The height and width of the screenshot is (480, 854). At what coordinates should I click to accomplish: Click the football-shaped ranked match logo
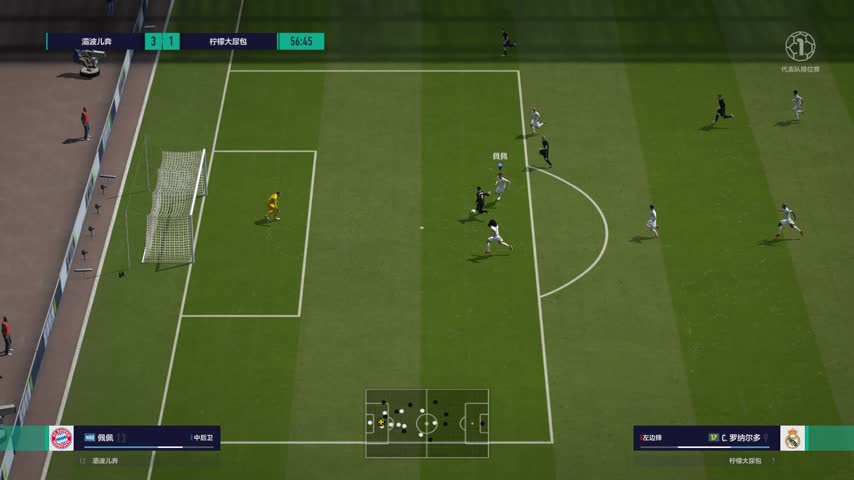(x=800, y=46)
